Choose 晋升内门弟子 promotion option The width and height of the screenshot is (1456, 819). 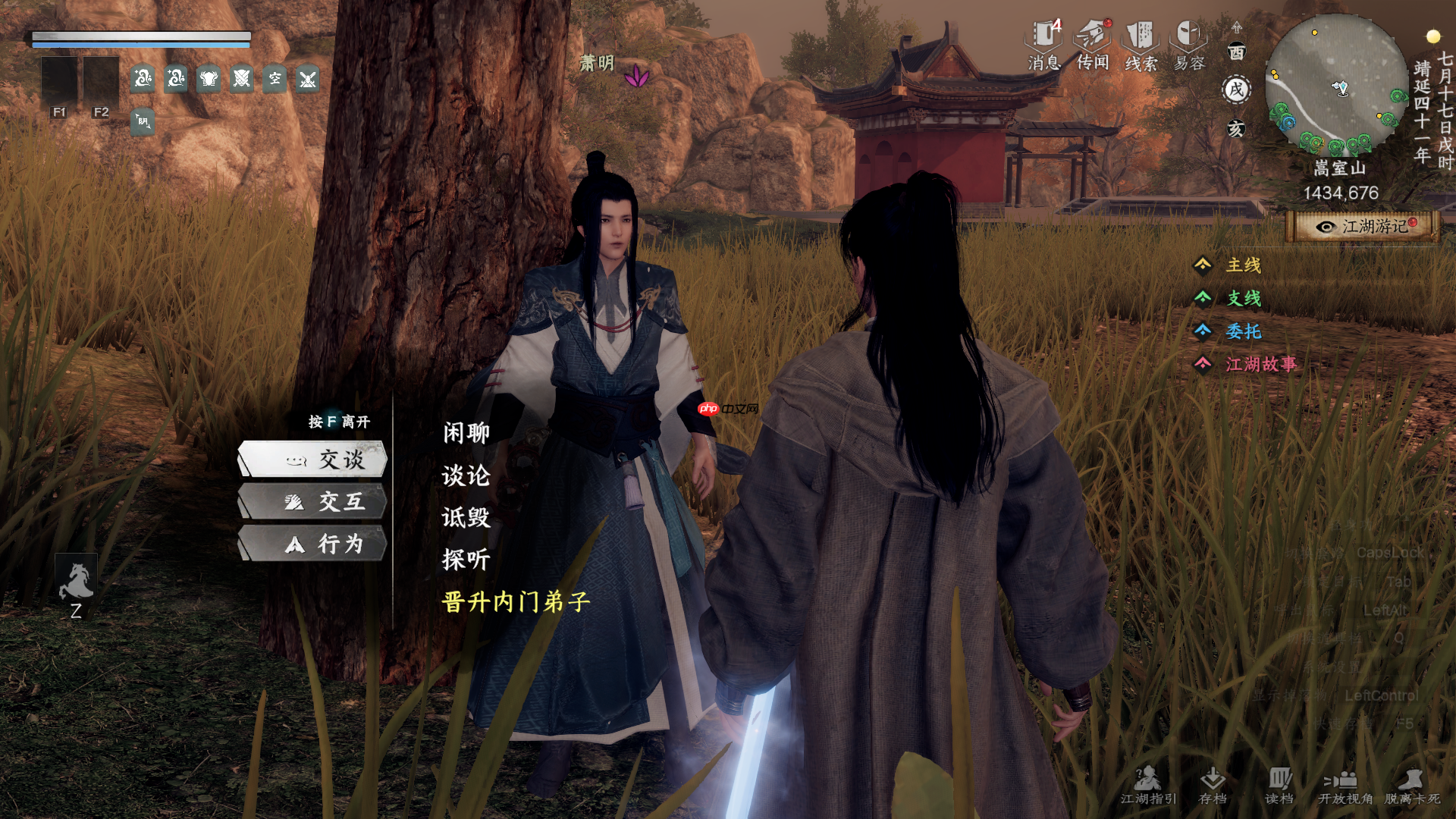point(516,602)
